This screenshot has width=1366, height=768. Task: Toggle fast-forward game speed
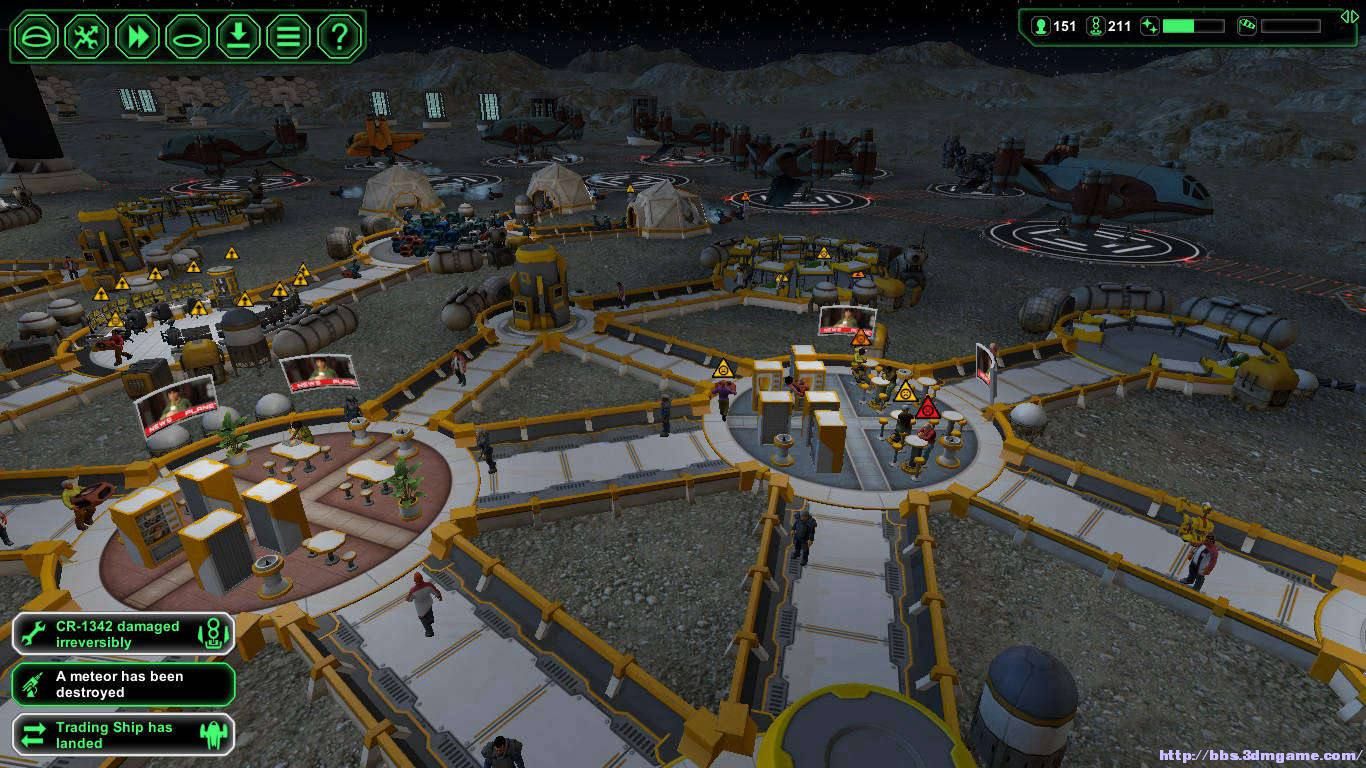pos(137,37)
